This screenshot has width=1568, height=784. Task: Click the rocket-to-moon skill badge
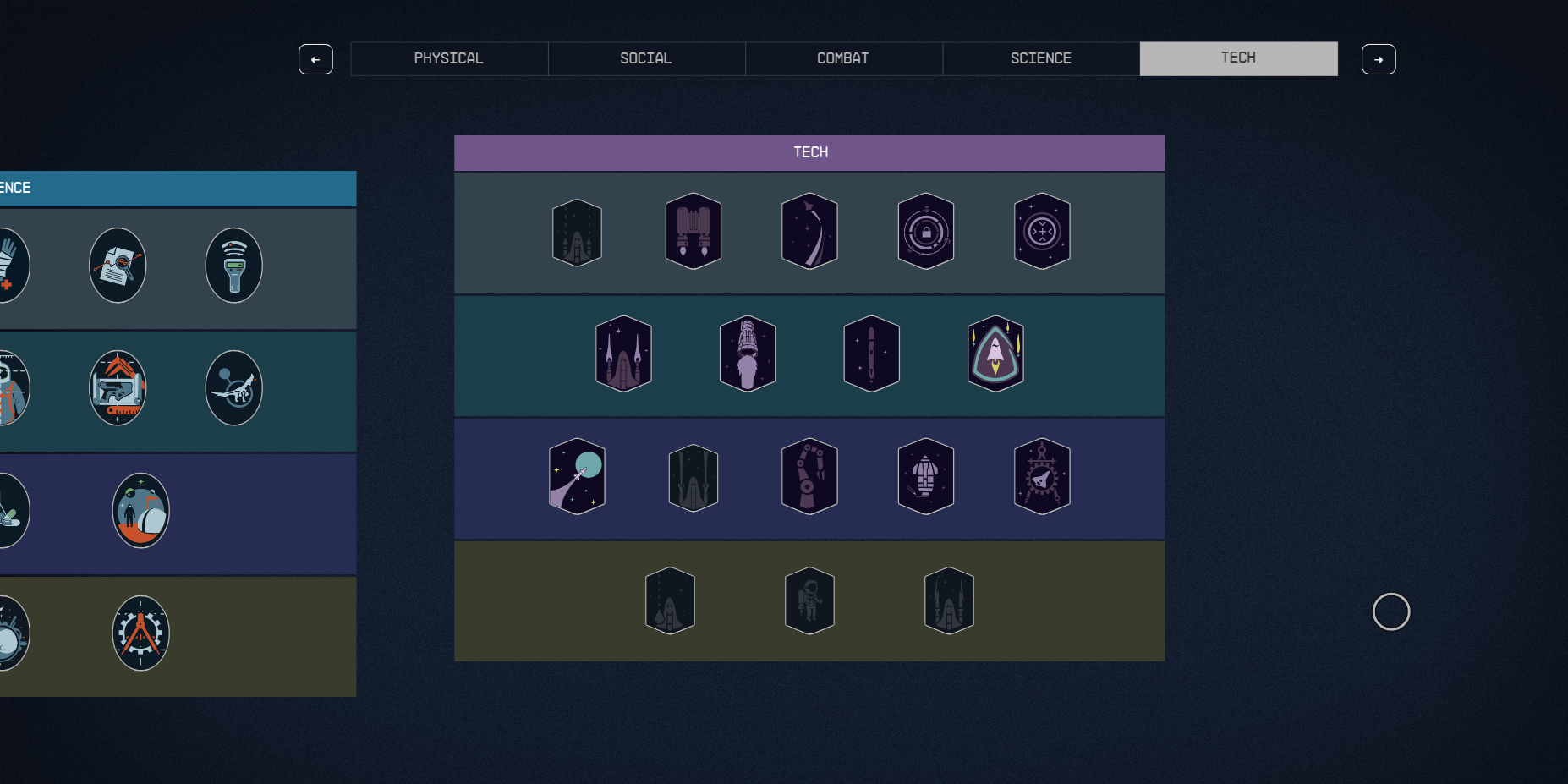point(577,475)
